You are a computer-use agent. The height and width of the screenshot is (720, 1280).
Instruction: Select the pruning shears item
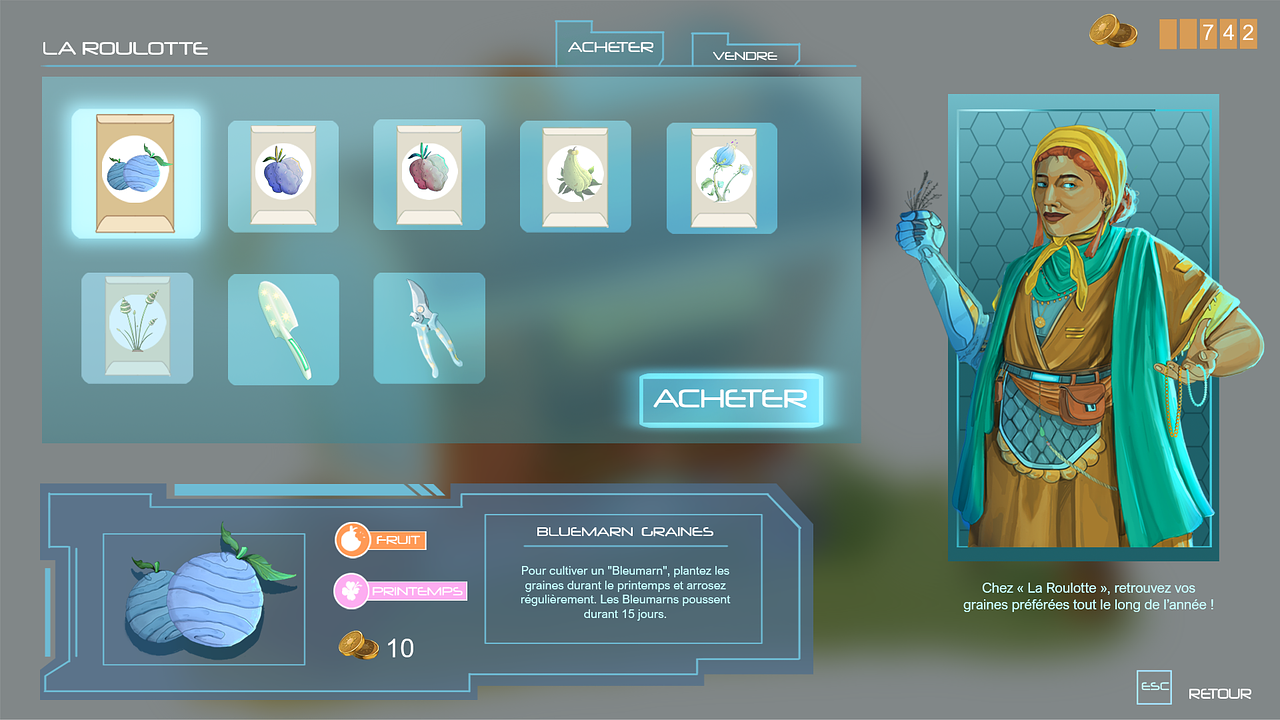(x=429, y=328)
